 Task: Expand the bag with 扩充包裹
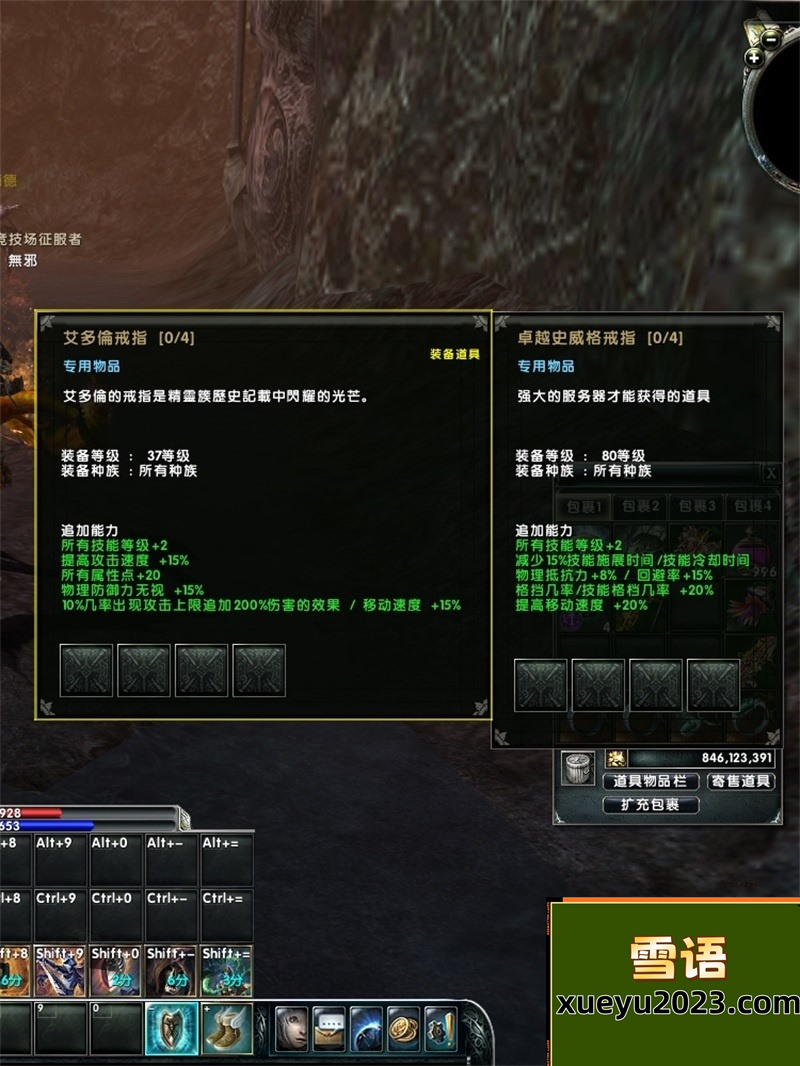click(651, 804)
